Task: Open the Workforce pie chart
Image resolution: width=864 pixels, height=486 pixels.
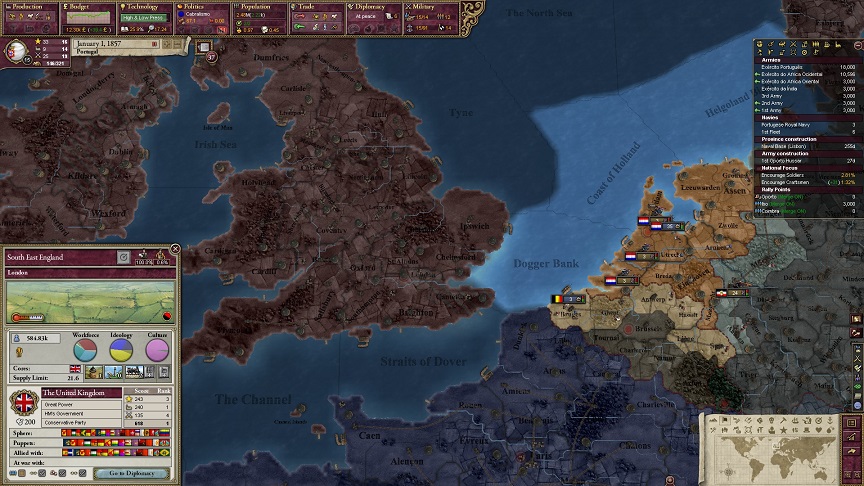Action: [86, 348]
